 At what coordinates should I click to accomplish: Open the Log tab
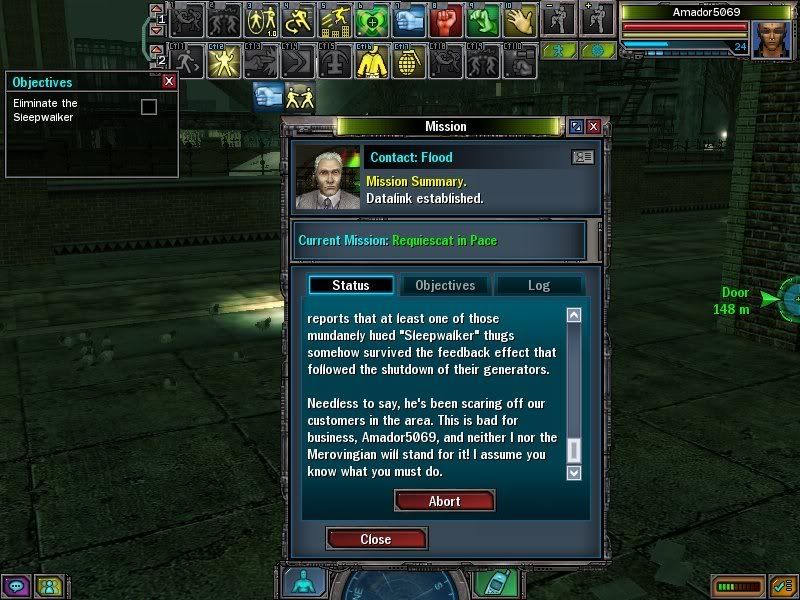538,285
